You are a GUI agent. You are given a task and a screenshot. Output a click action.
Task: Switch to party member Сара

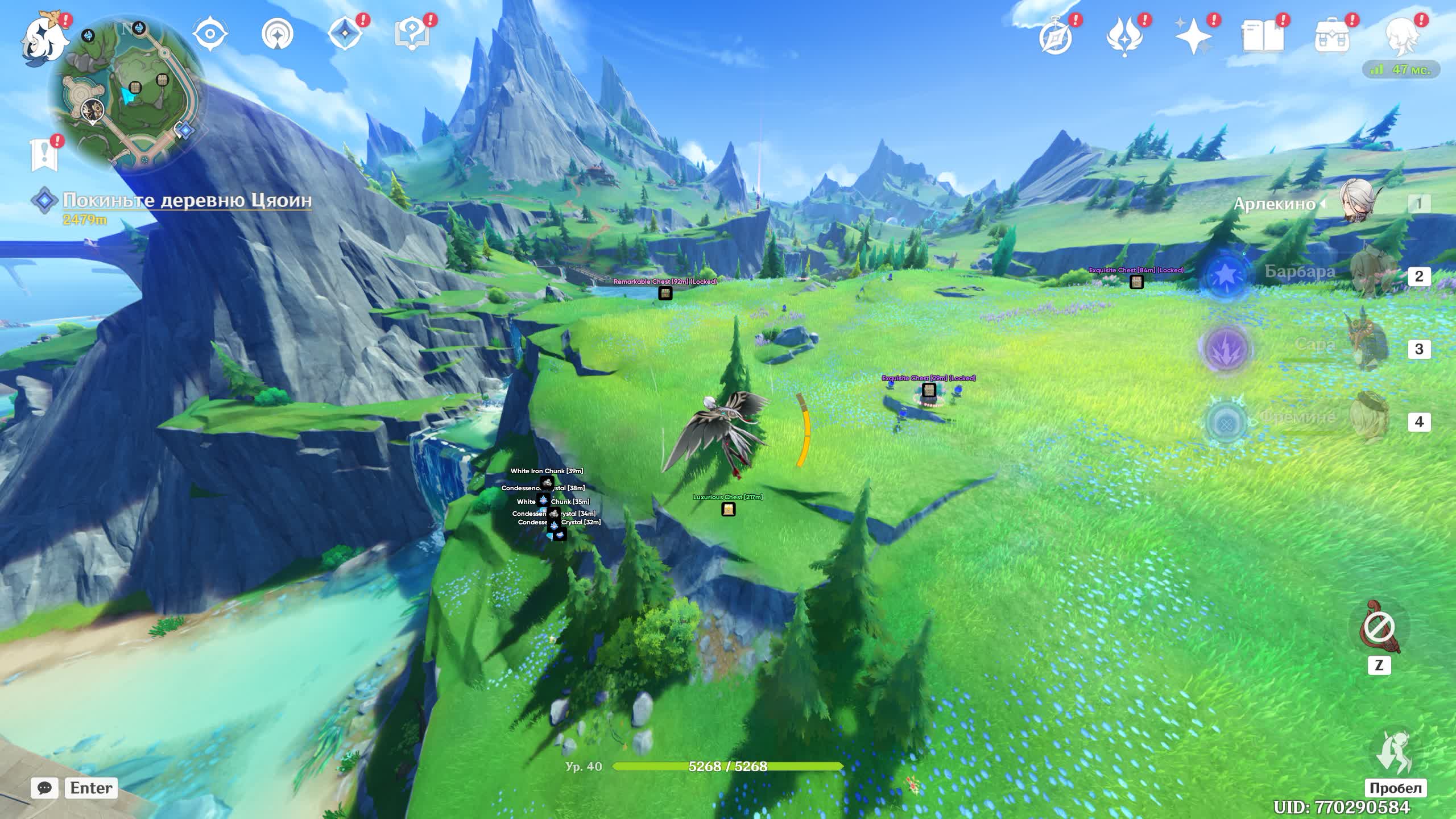(x=1365, y=347)
